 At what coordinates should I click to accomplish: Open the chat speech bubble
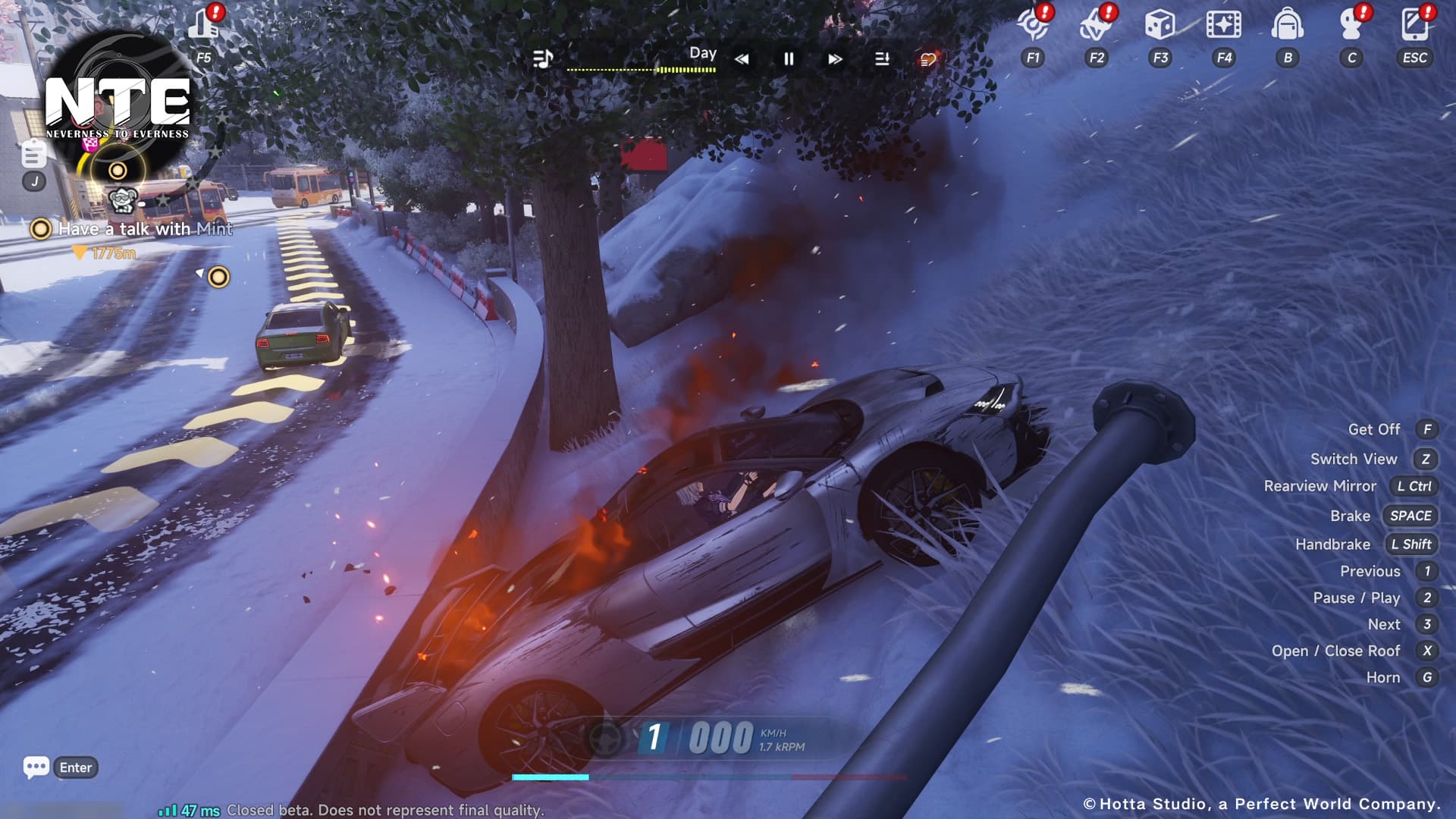[36, 767]
